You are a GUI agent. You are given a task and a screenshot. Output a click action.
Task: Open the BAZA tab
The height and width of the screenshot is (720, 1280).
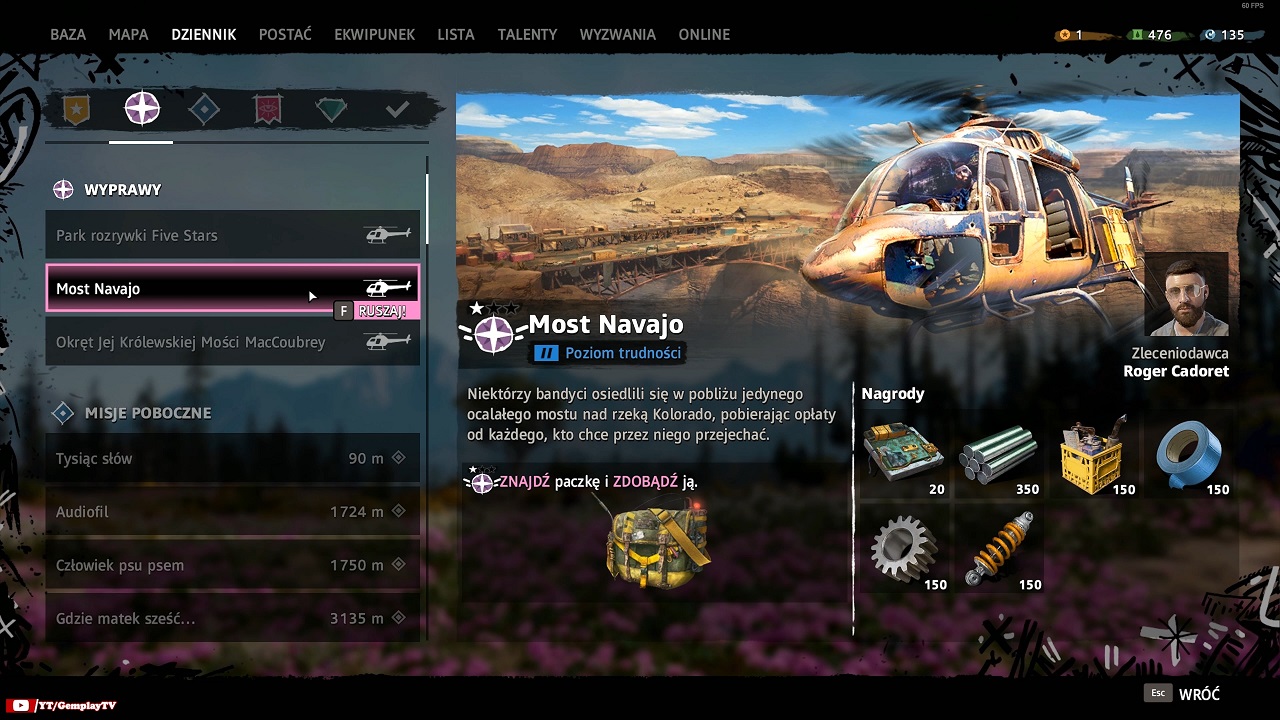[x=68, y=34]
